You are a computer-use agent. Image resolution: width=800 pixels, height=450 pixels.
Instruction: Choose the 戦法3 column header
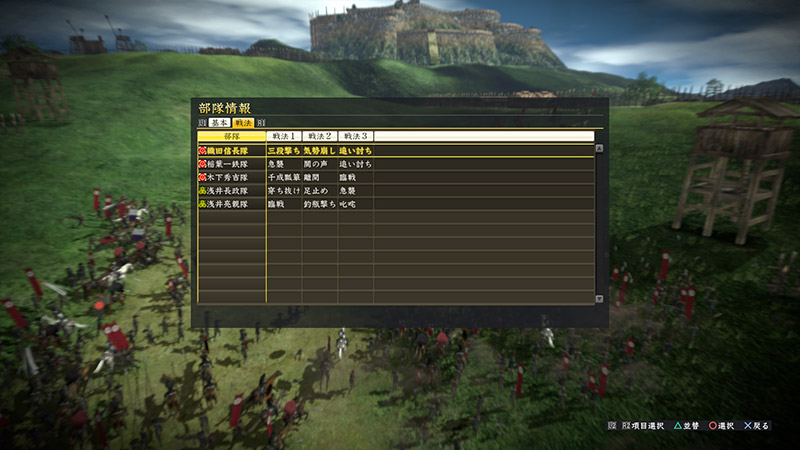356,136
